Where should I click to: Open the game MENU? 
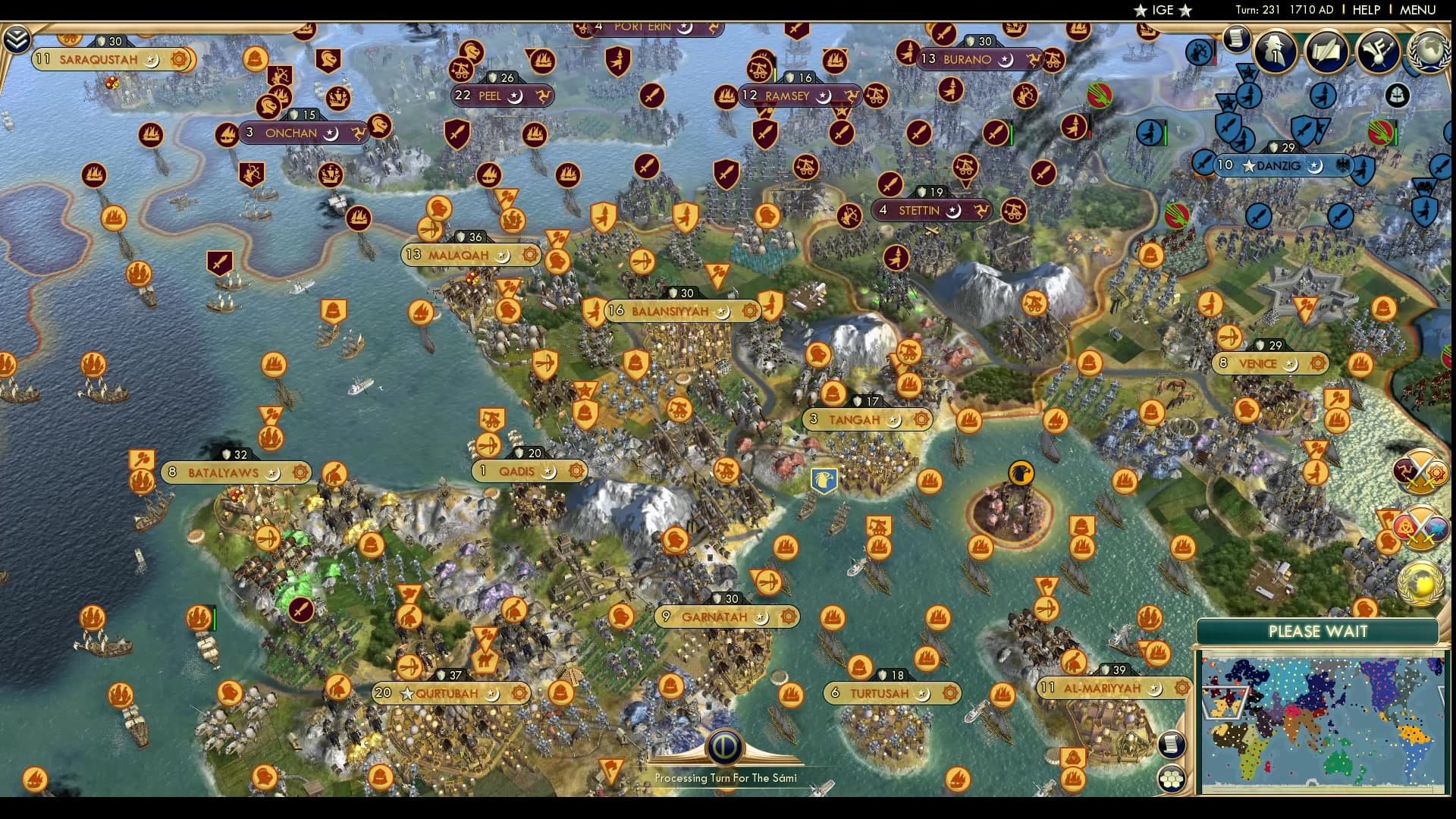1417,10
